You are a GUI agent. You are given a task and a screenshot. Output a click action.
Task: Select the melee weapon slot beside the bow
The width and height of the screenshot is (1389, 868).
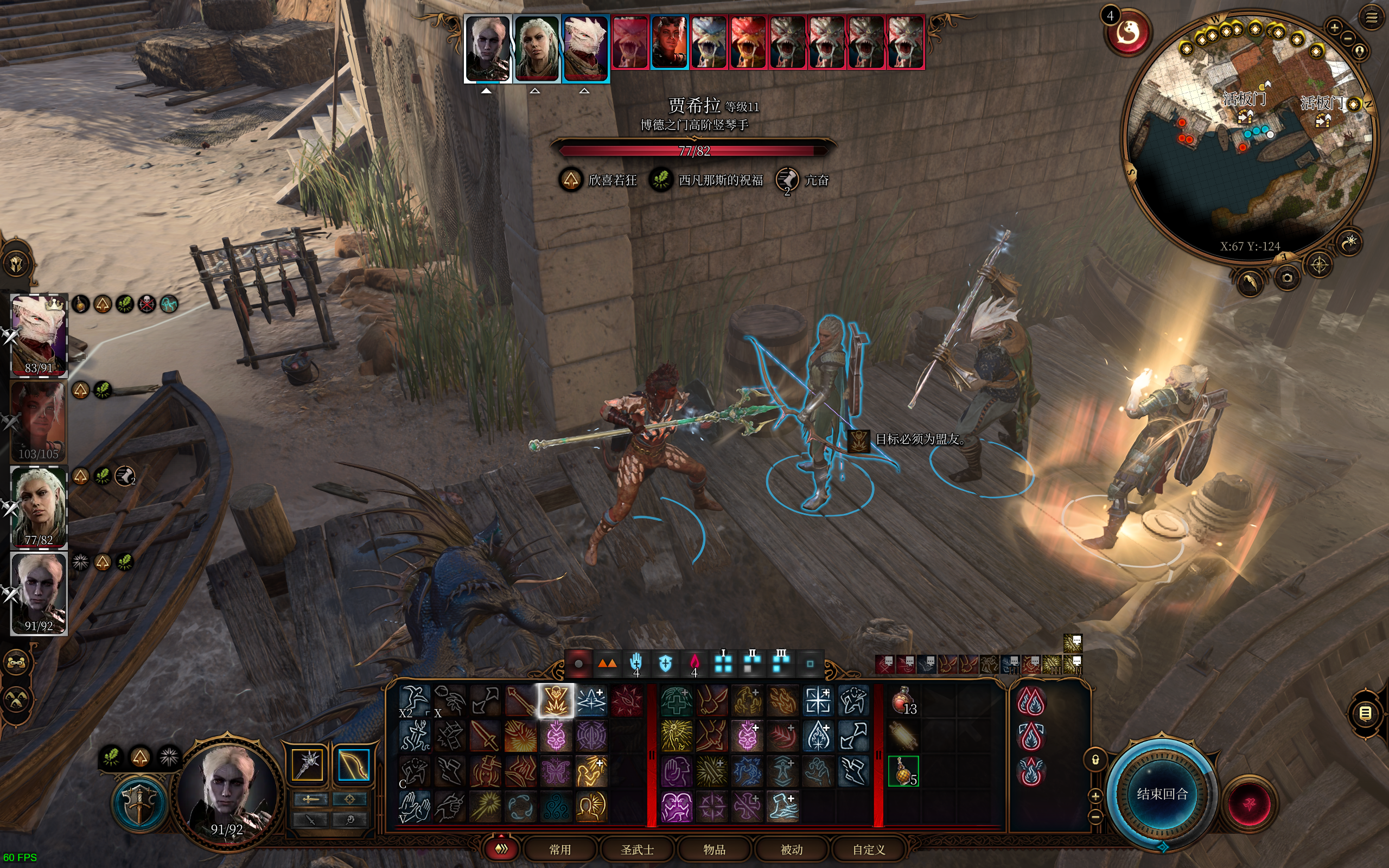308,764
